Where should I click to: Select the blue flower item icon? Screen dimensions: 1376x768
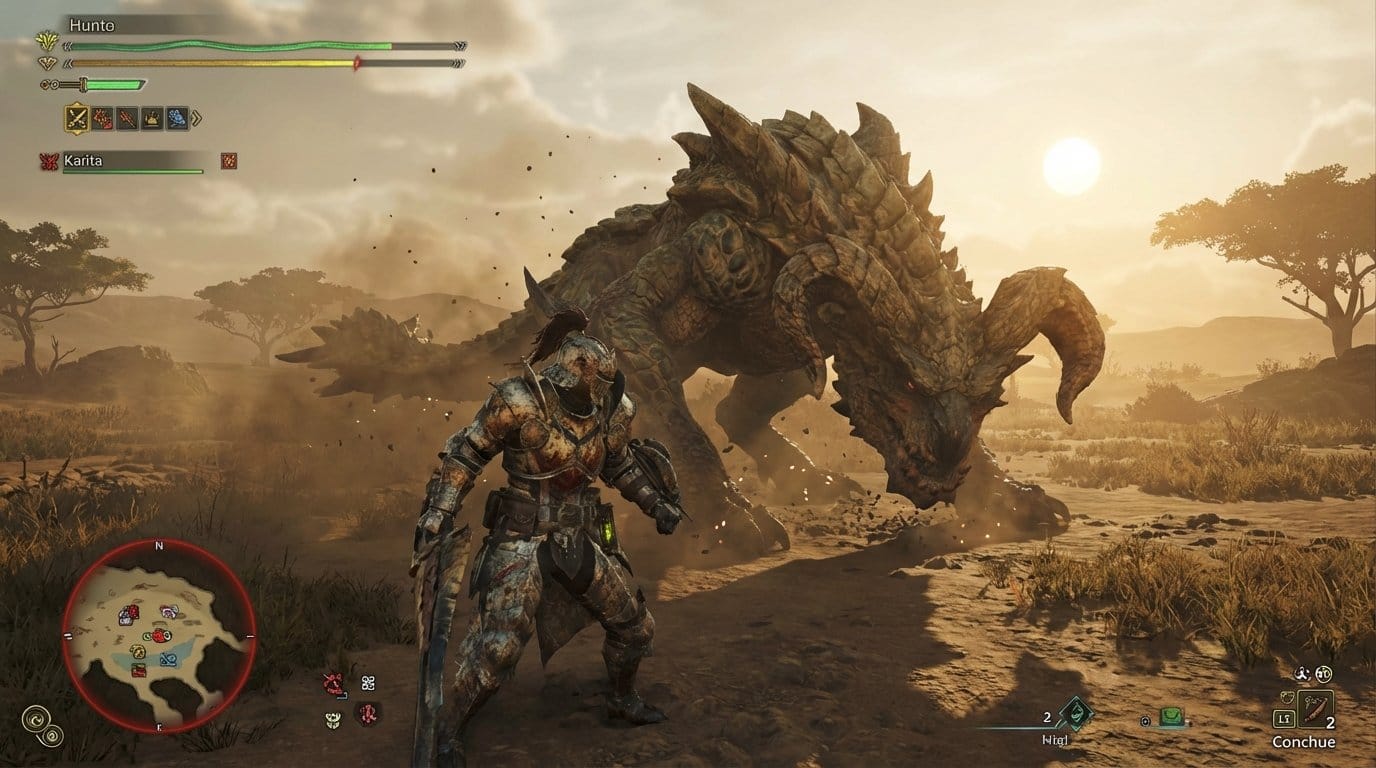click(177, 117)
